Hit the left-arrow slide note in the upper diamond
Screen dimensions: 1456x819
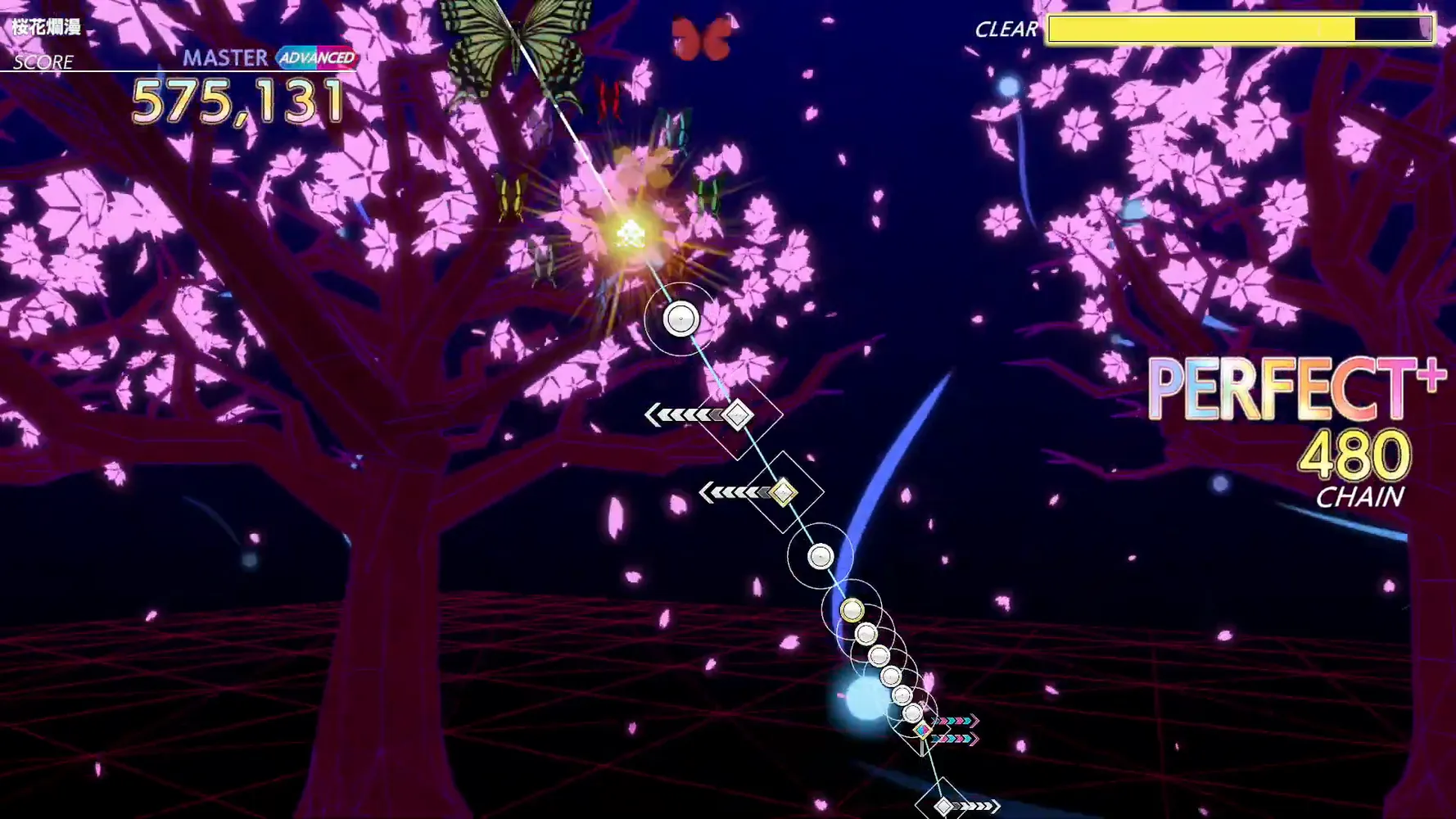pos(737,416)
